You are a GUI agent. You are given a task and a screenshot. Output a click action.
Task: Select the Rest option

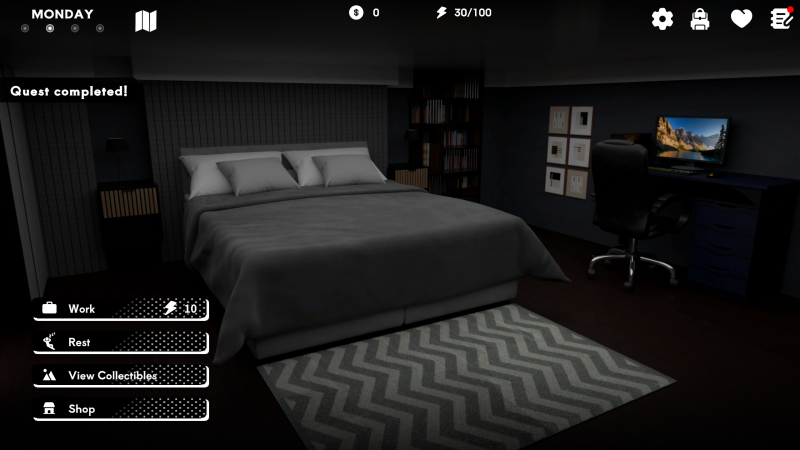pos(120,342)
